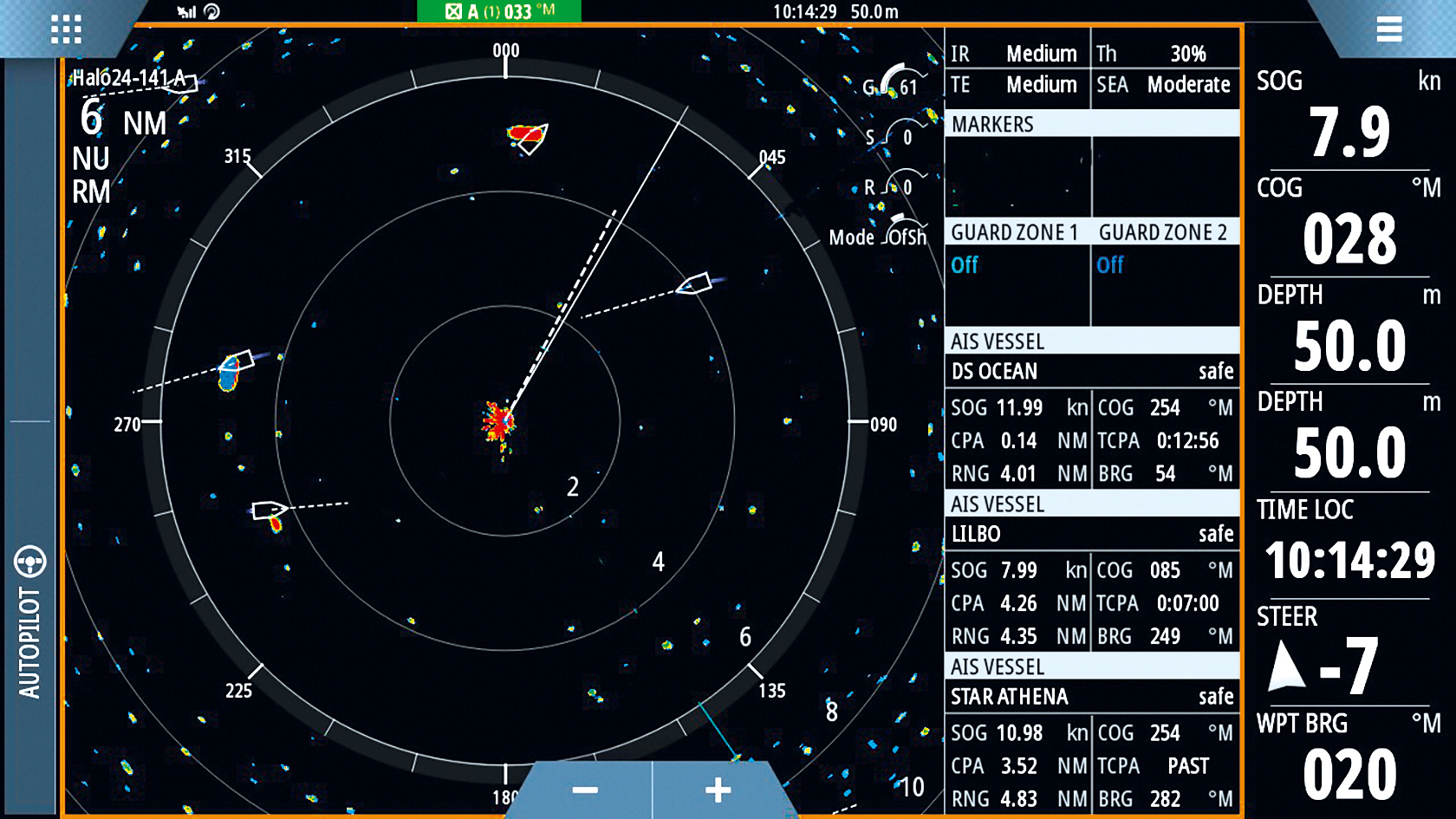Select the Sea clutter control knob
The height and width of the screenshot is (819, 1456).
(x=890, y=134)
